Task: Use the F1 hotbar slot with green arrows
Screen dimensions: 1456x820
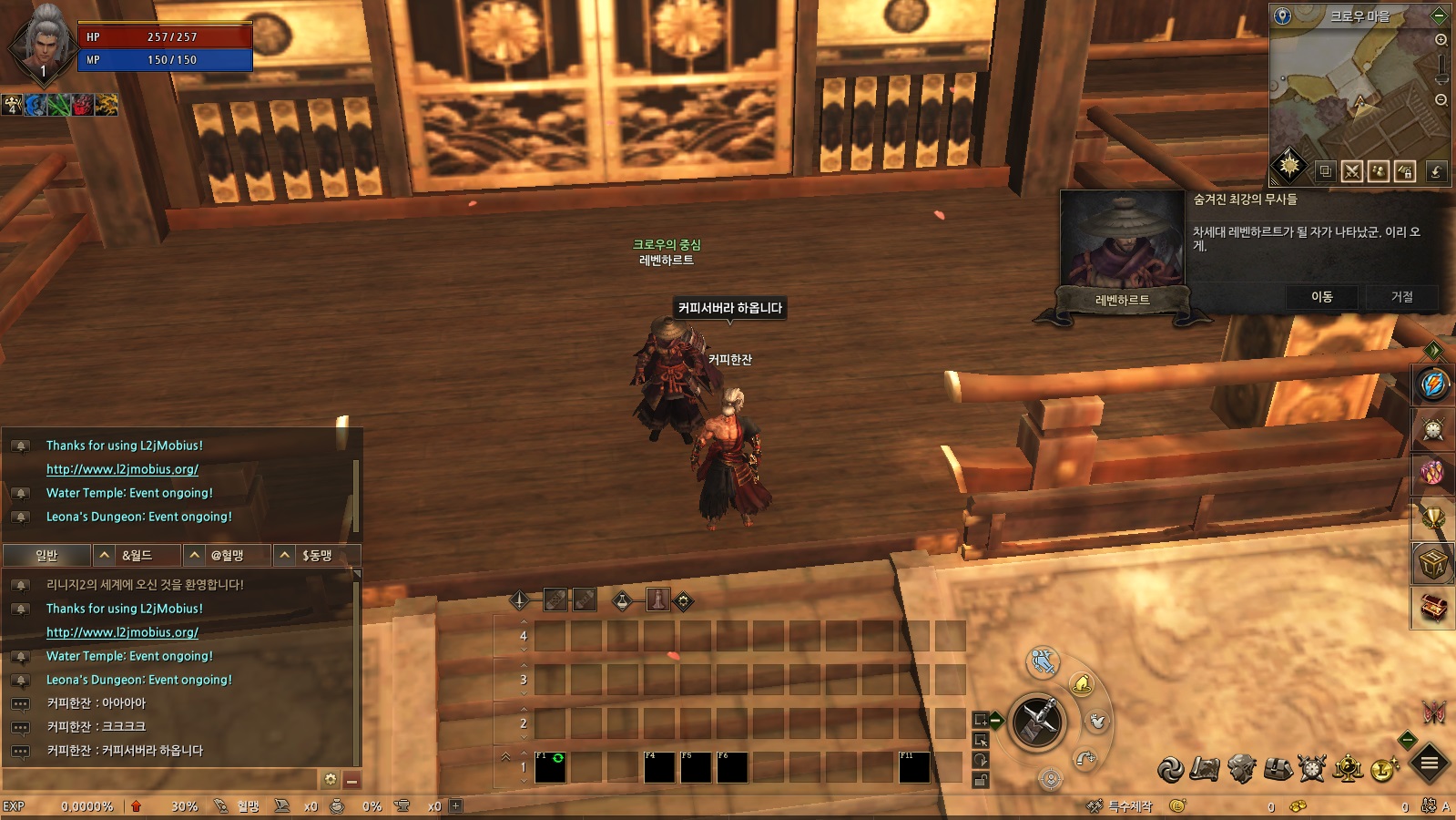Action: click(x=550, y=767)
